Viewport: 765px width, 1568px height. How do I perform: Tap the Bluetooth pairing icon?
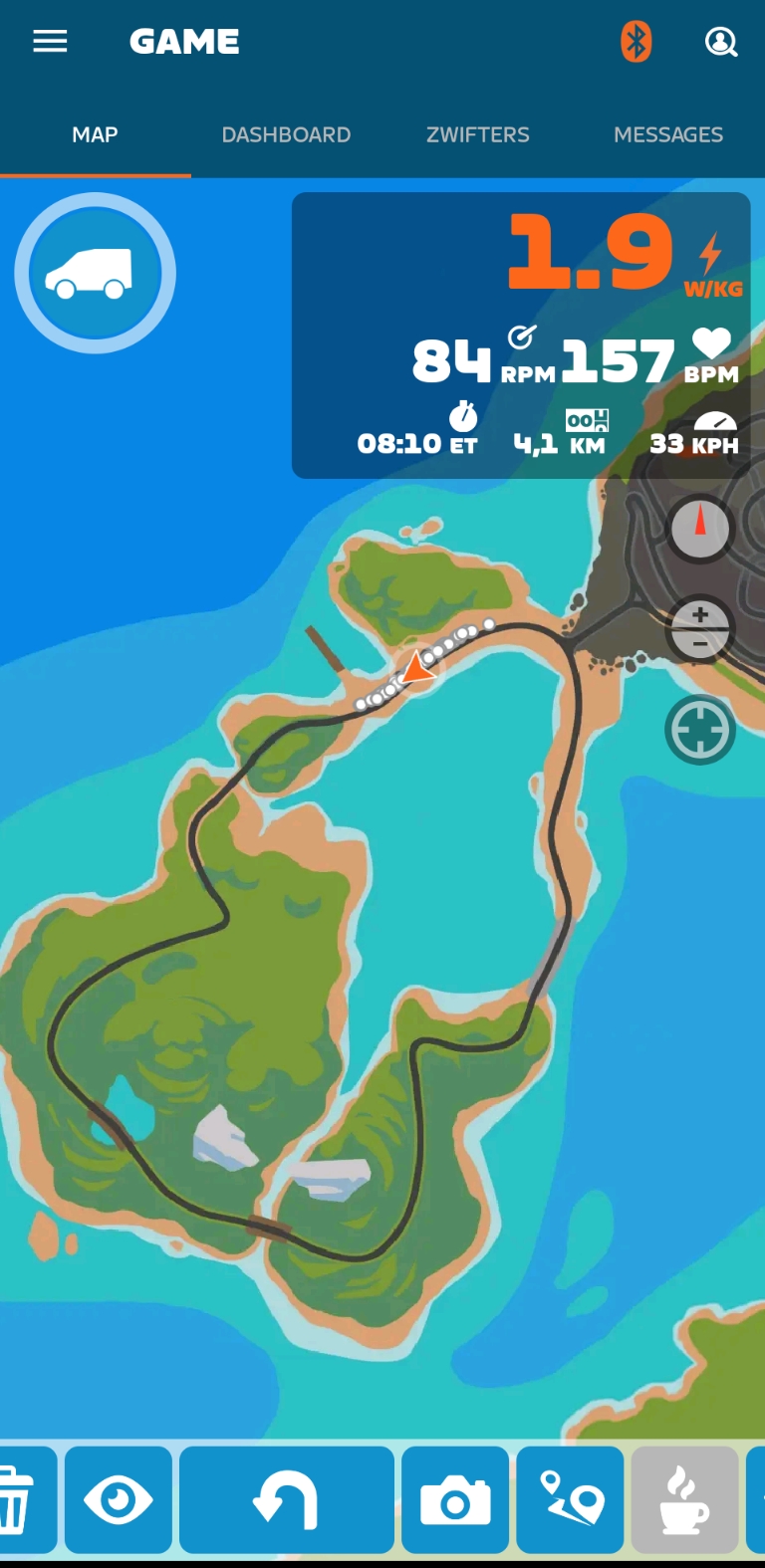pos(636,42)
